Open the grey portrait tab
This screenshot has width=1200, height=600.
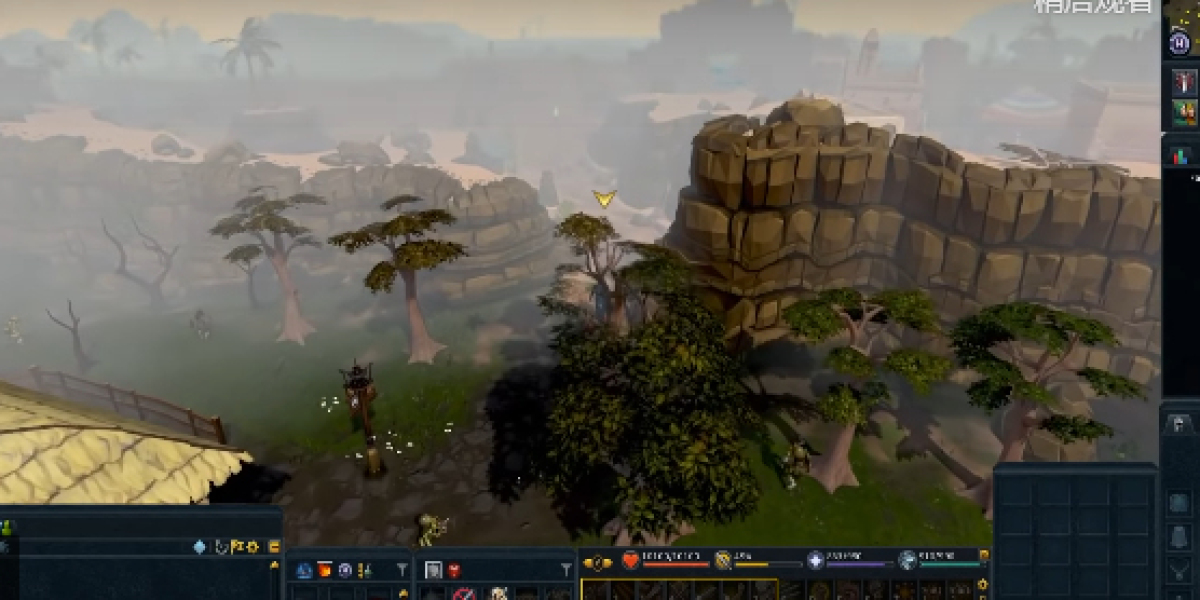[x=434, y=570]
